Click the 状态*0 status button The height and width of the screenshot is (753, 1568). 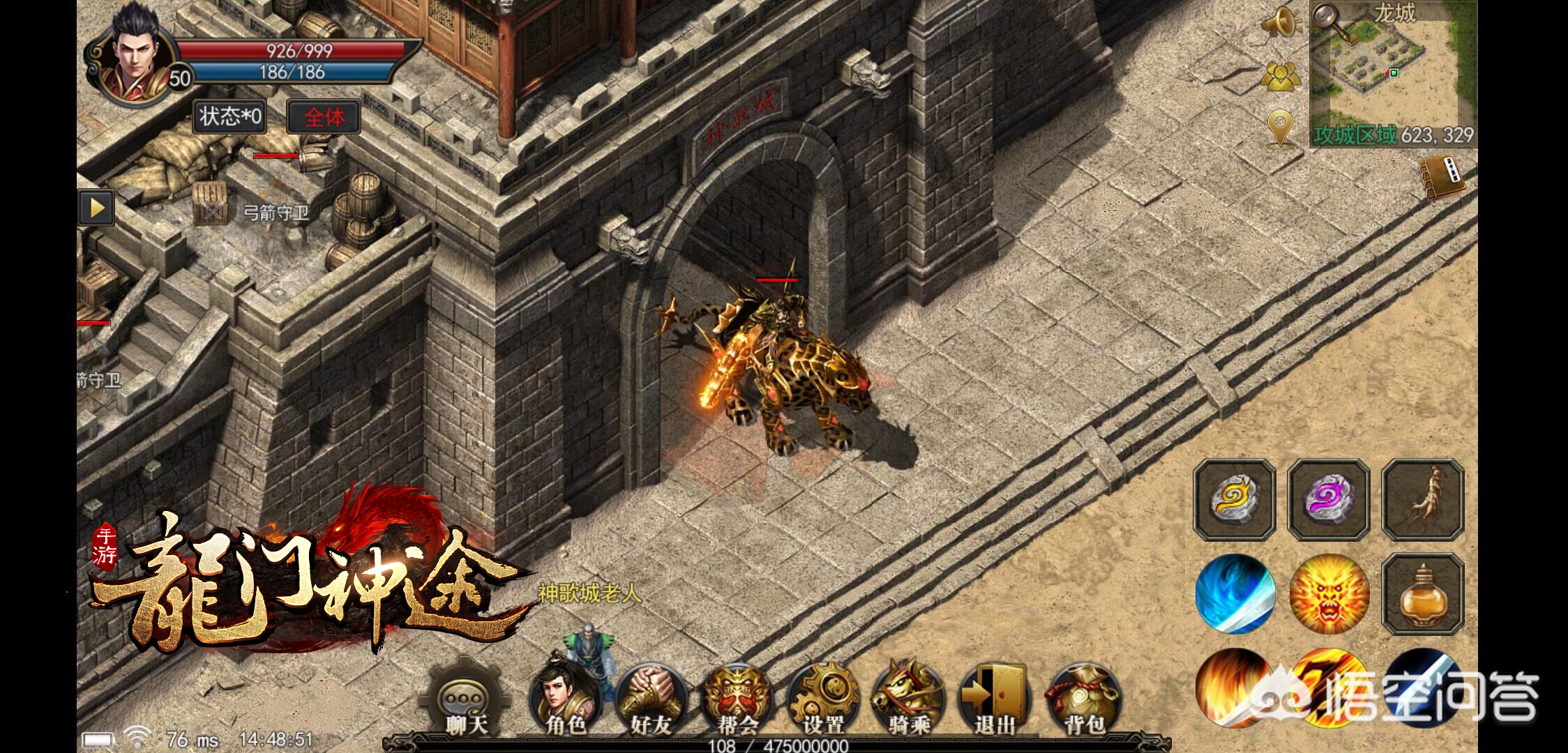[x=230, y=116]
